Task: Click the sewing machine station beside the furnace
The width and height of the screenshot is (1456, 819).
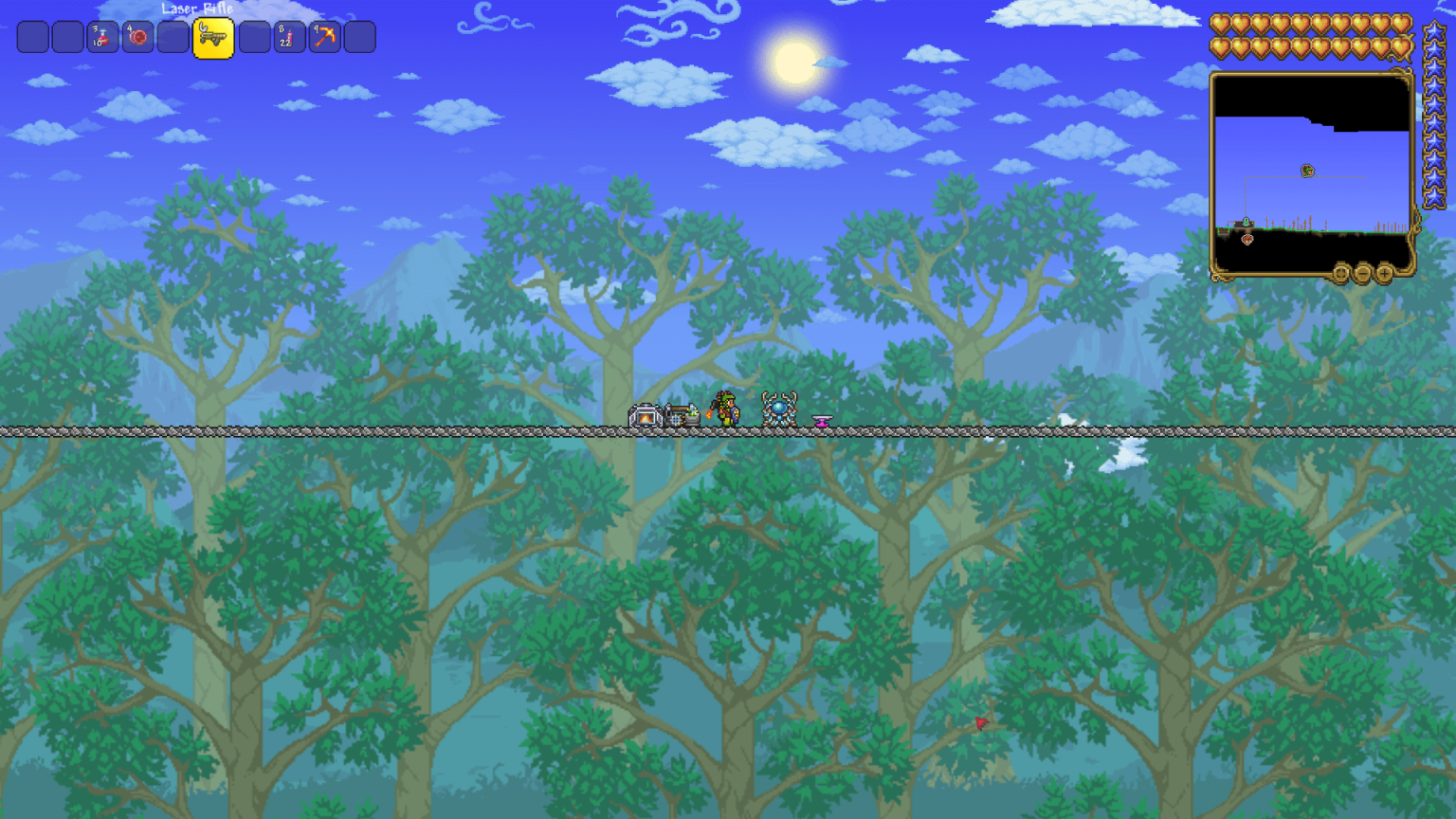Action: 681,413
